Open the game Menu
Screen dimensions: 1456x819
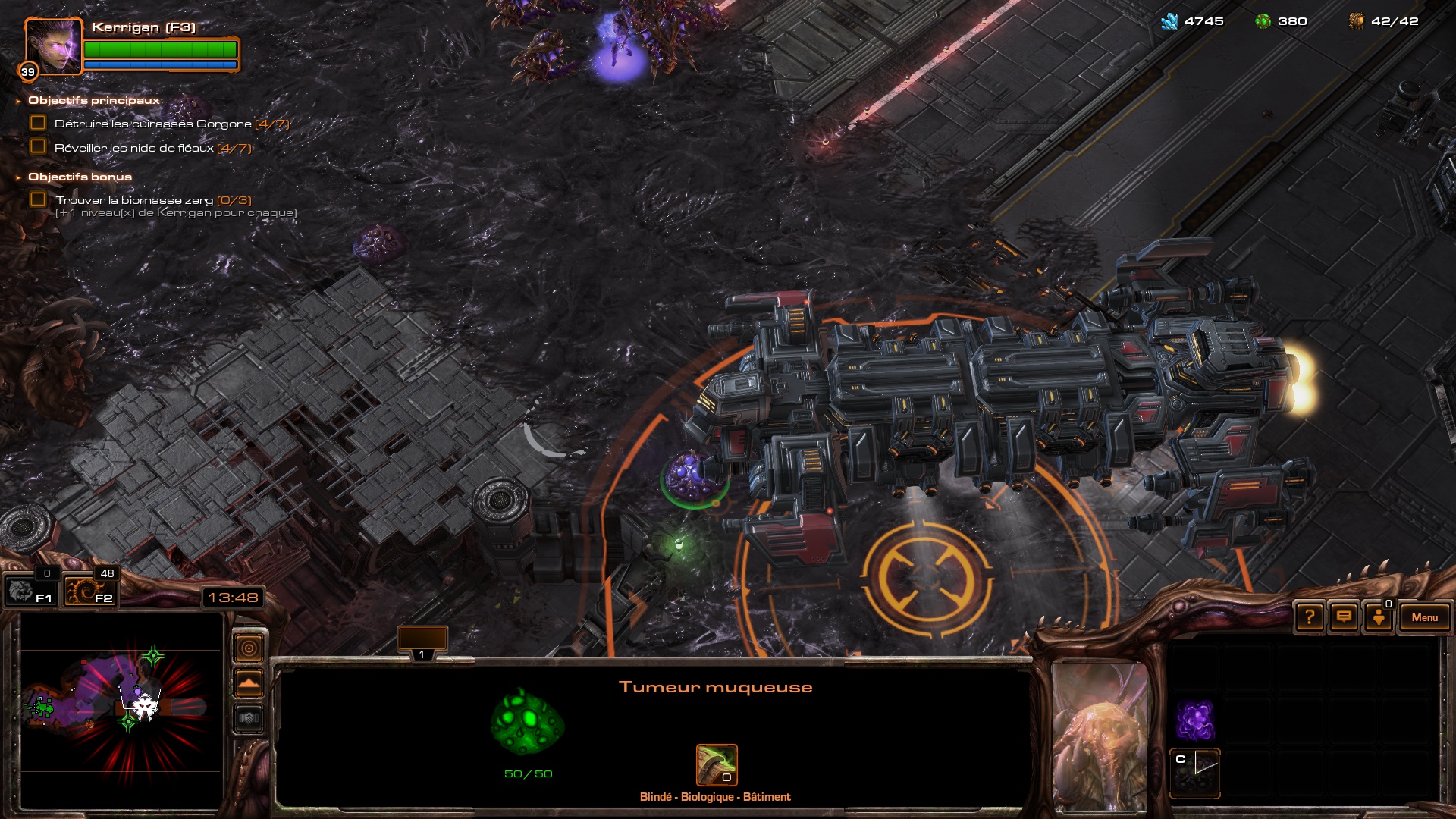pyautogui.click(x=1424, y=617)
